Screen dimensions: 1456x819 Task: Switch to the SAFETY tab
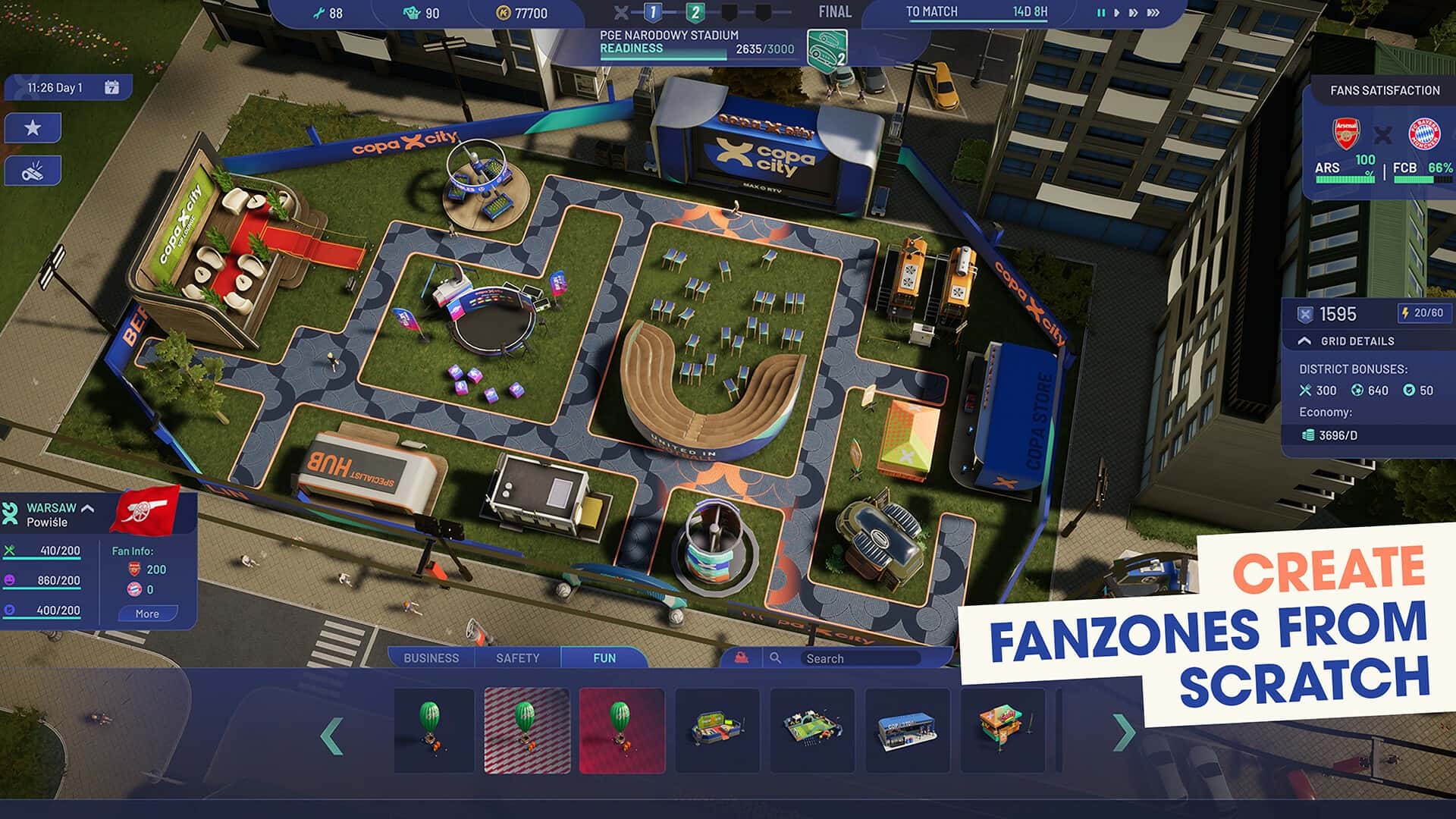(x=519, y=658)
